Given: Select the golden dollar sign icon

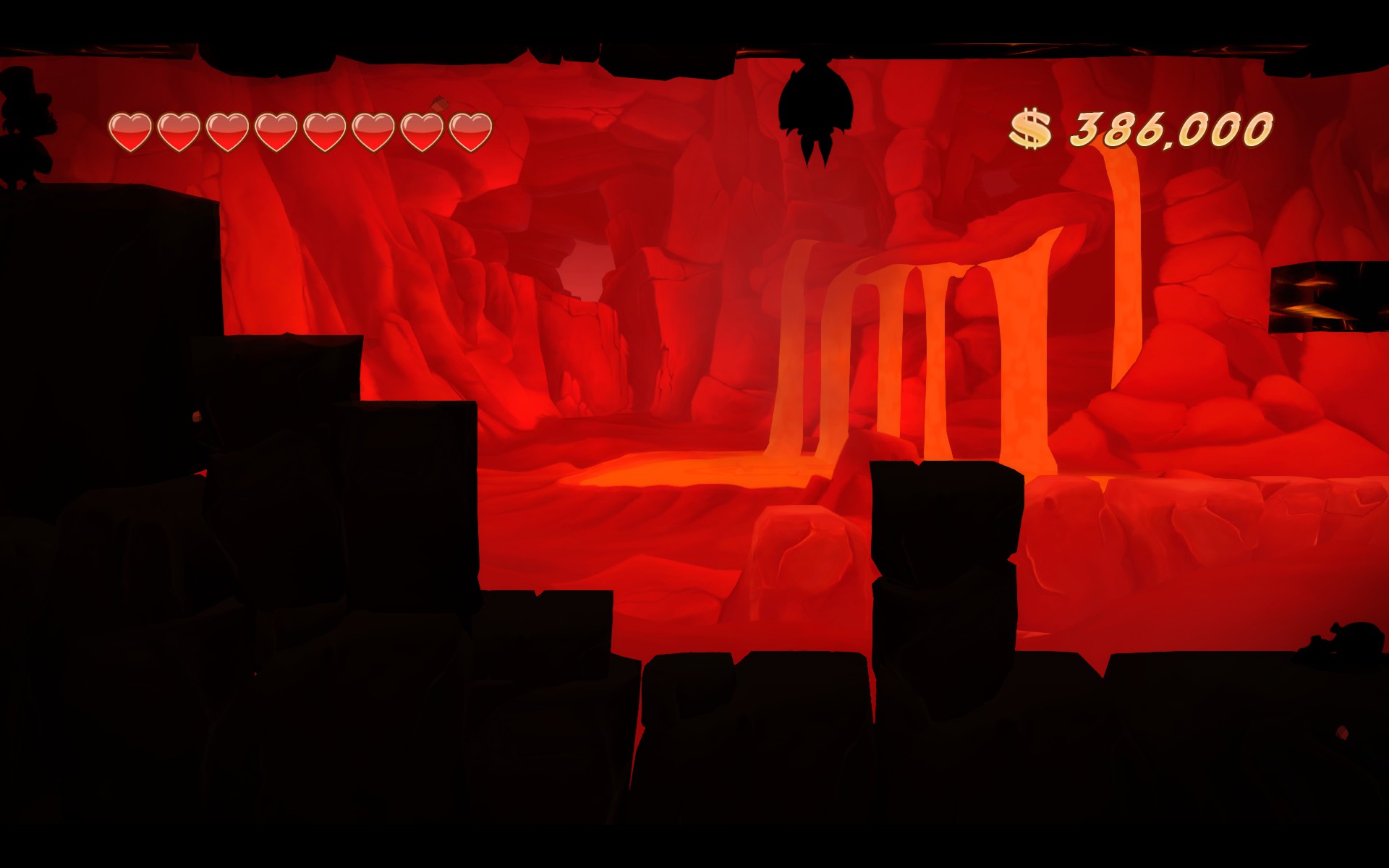Looking at the screenshot, I should pyautogui.click(x=1030, y=127).
